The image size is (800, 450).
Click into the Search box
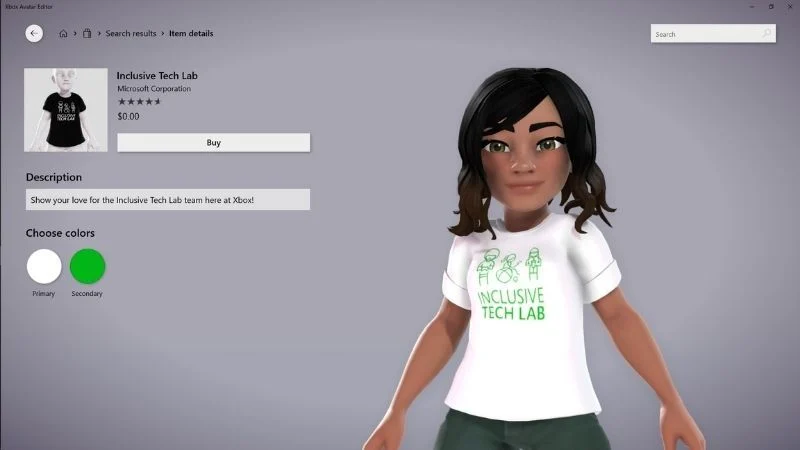(x=705, y=34)
